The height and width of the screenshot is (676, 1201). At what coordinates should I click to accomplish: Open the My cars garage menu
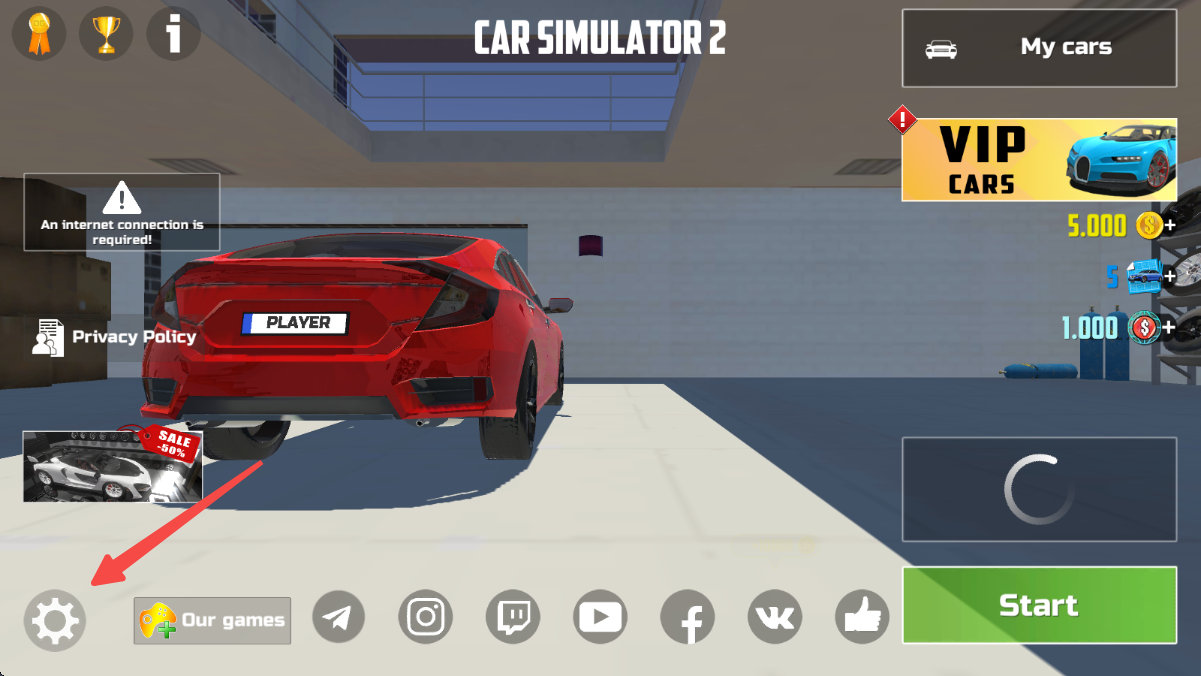pos(1039,48)
